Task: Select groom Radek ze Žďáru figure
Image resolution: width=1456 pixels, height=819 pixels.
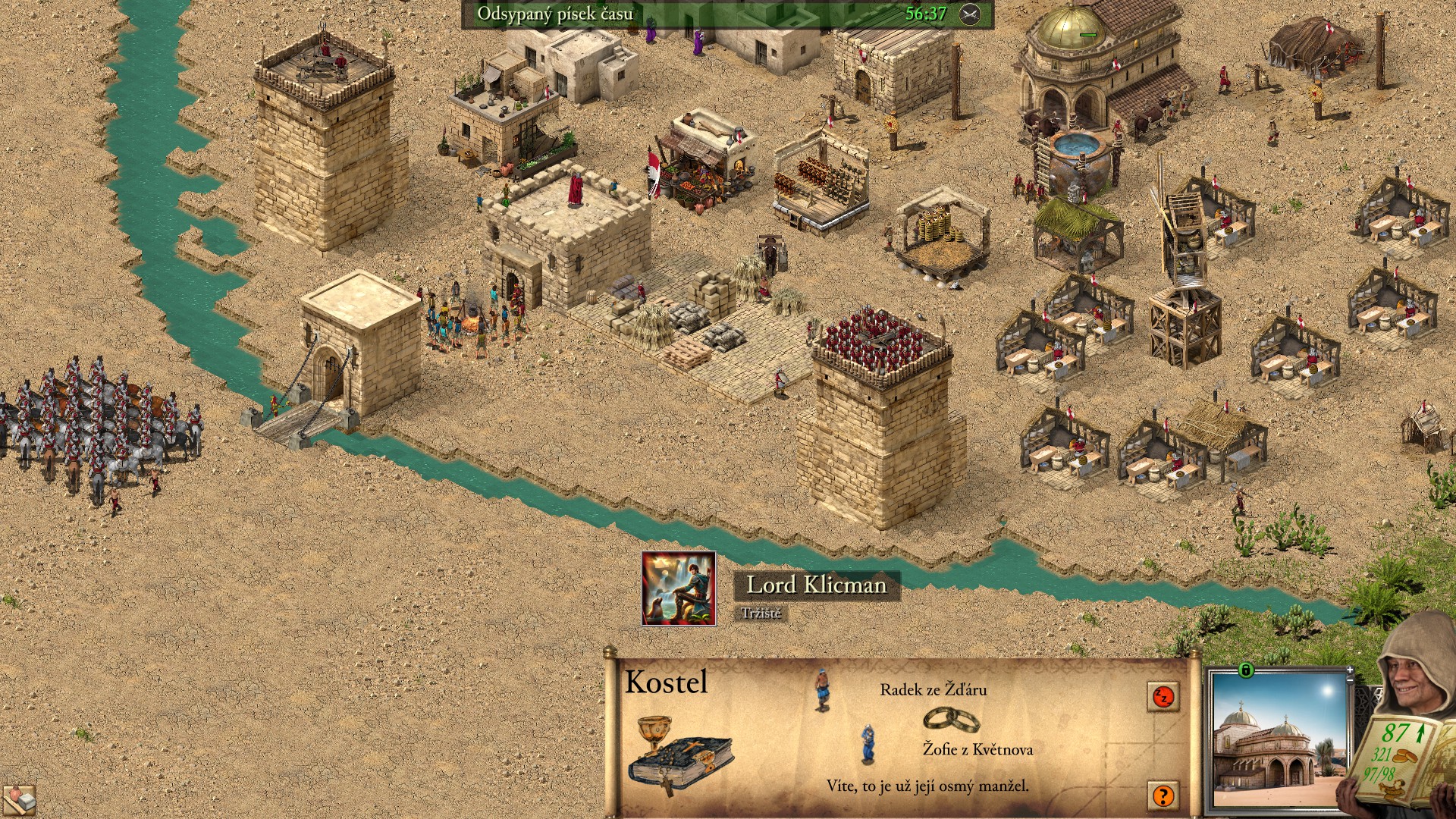Action: click(821, 689)
